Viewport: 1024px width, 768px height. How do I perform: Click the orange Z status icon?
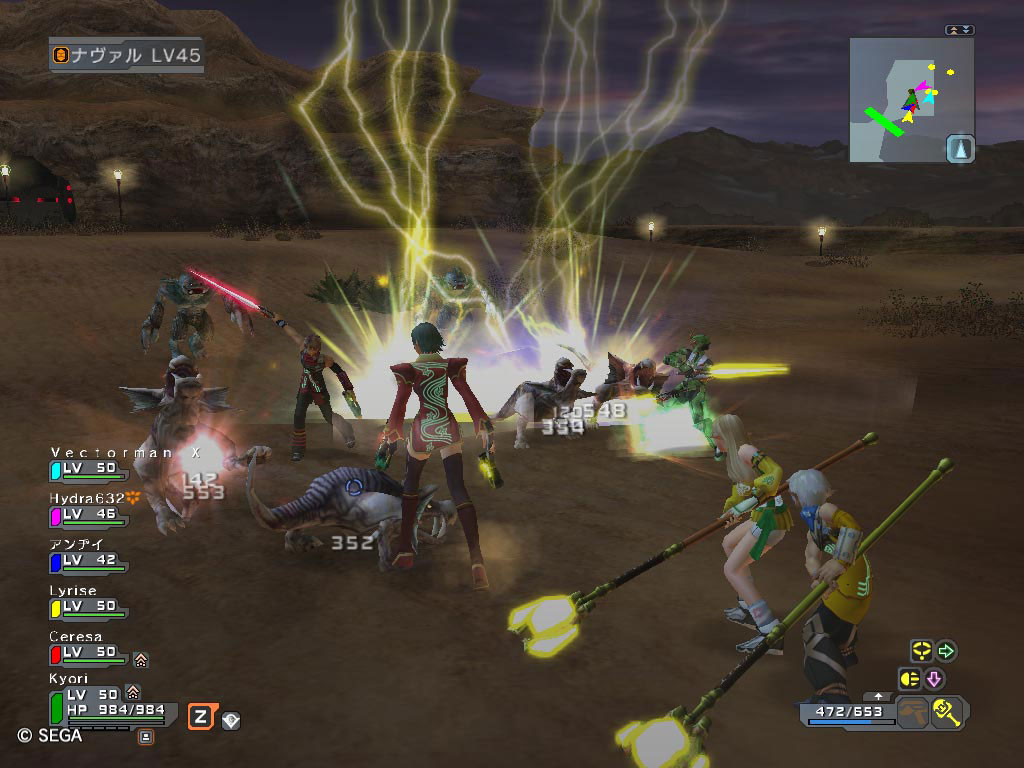point(200,715)
